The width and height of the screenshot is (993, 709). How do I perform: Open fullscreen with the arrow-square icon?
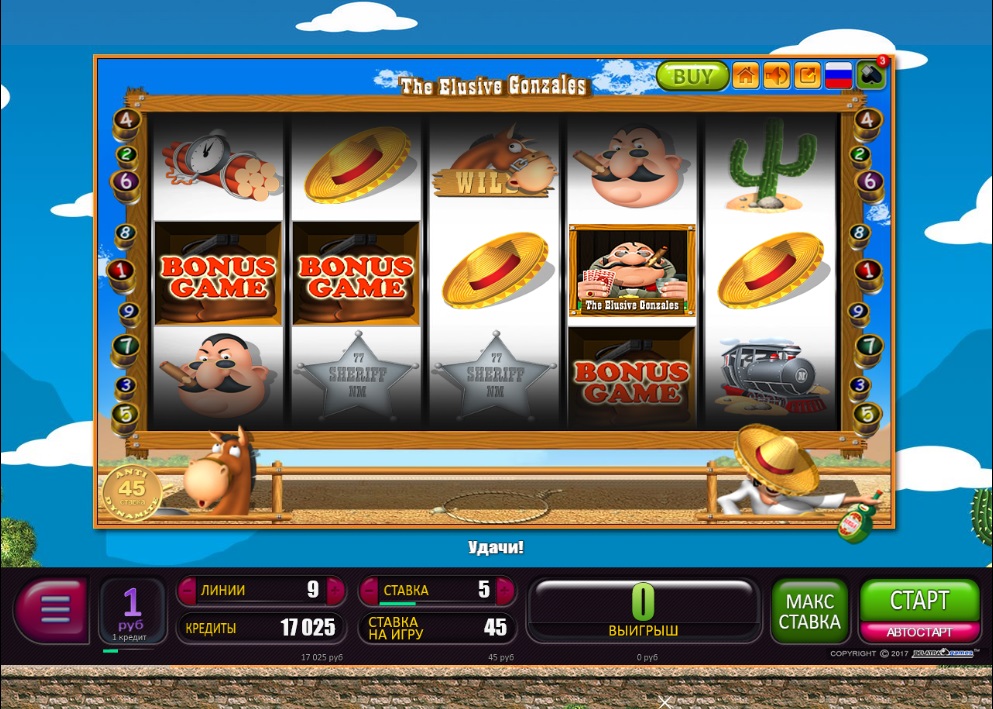point(807,76)
